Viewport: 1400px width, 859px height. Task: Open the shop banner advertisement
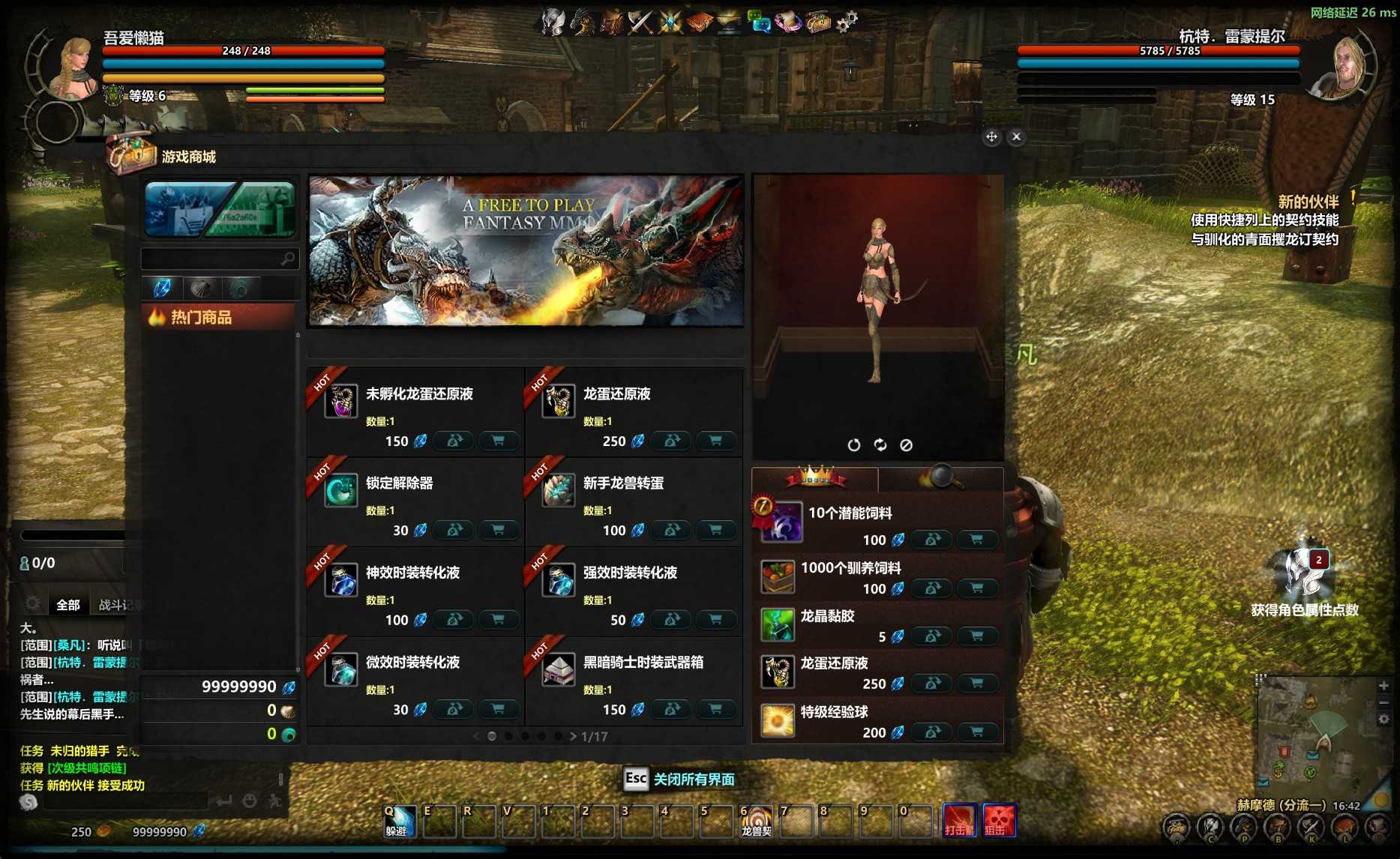click(x=526, y=251)
